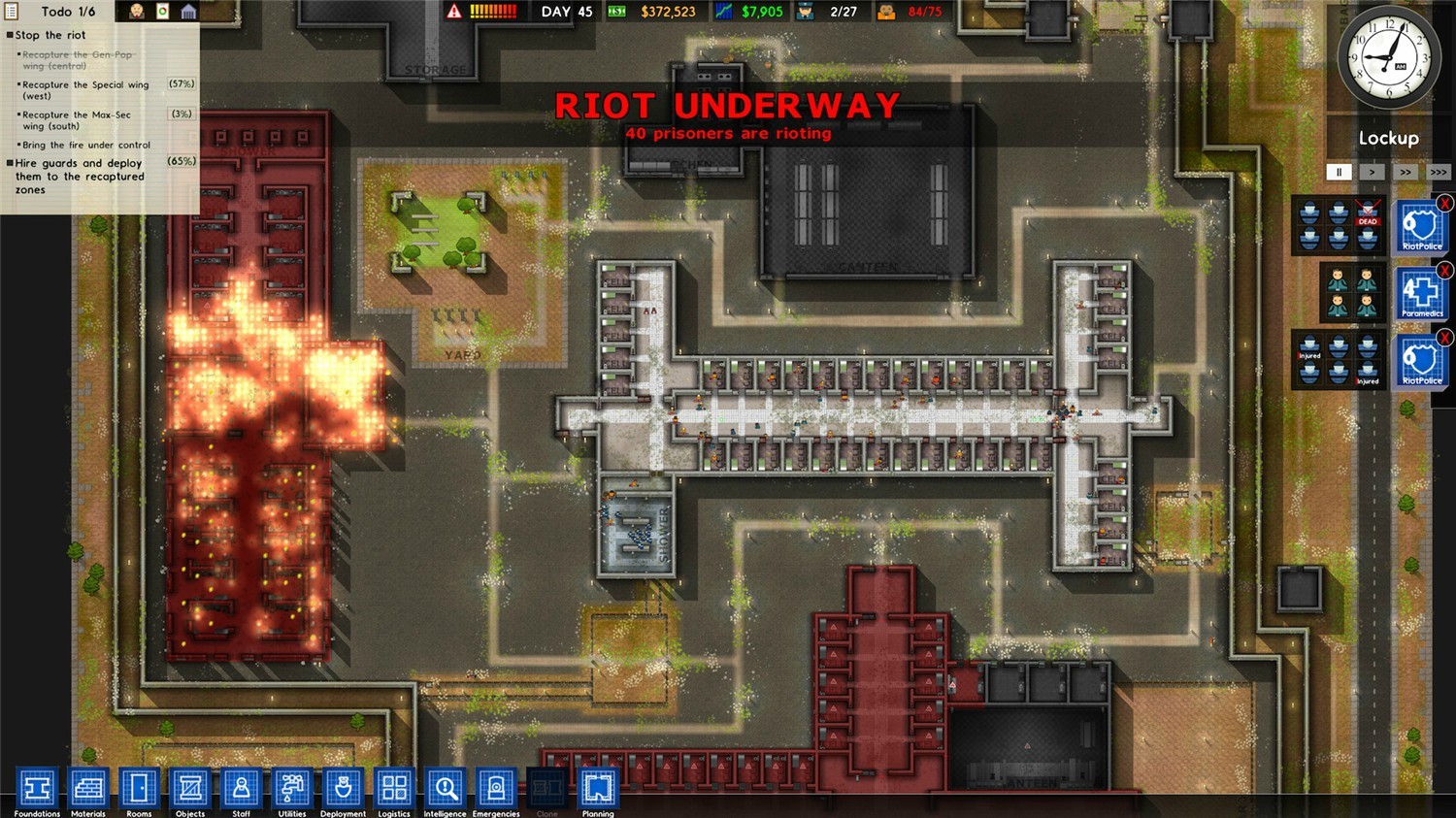
Task: Open the Intelligence screen
Action: click(x=445, y=789)
